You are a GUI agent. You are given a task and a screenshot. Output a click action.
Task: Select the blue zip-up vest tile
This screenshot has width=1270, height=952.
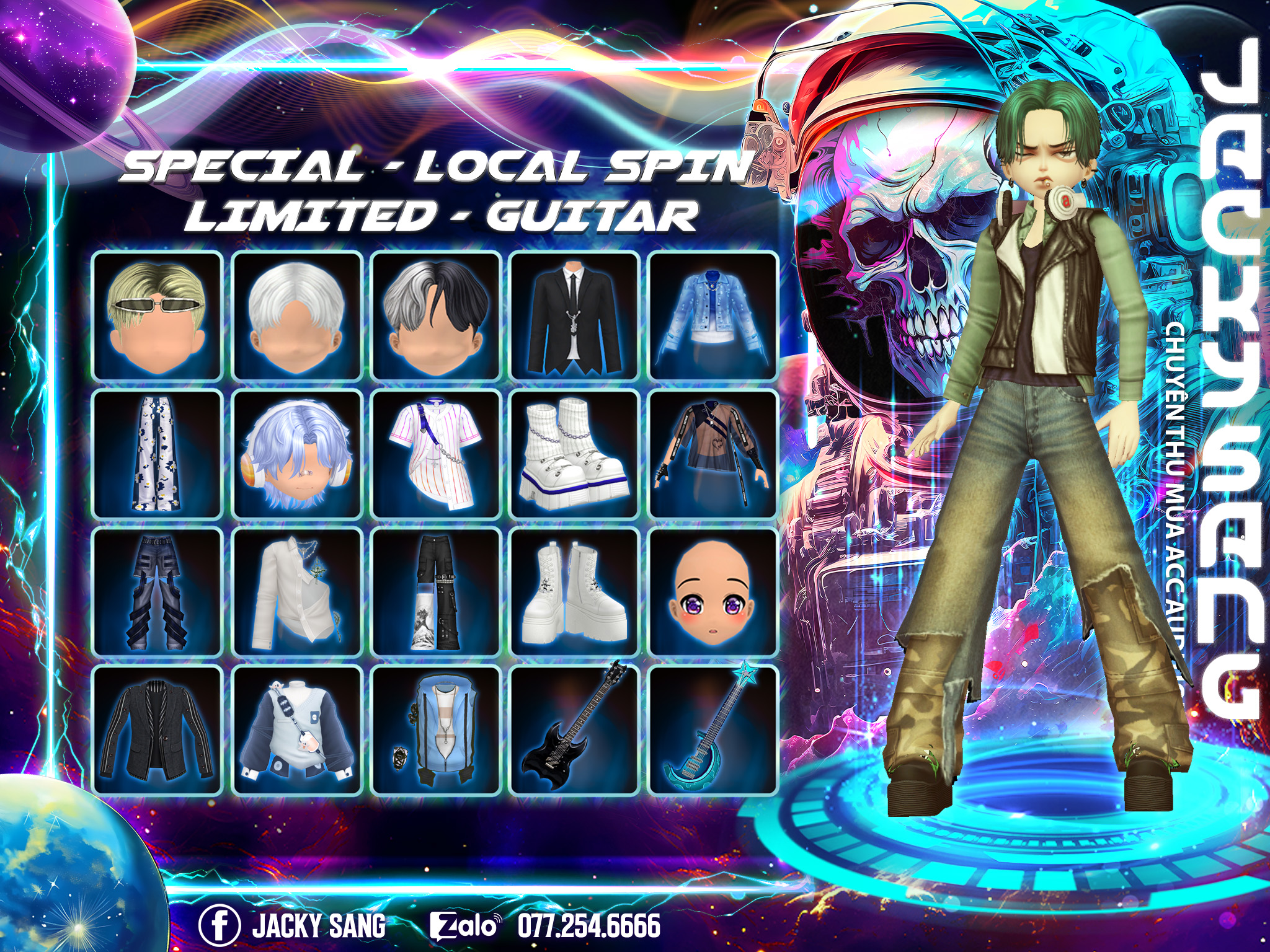435,730
